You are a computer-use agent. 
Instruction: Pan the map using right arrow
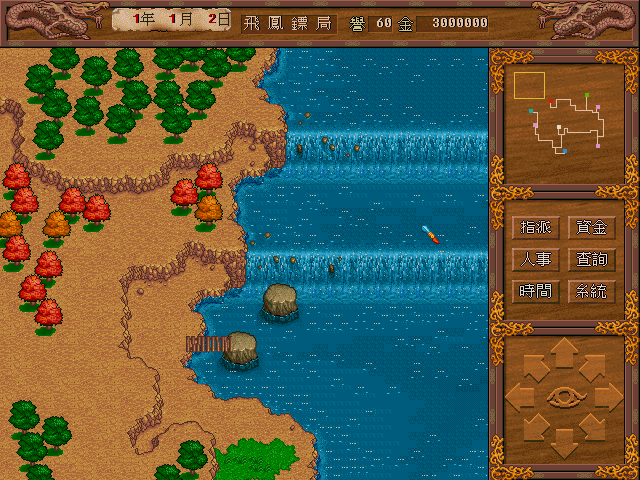(x=609, y=397)
